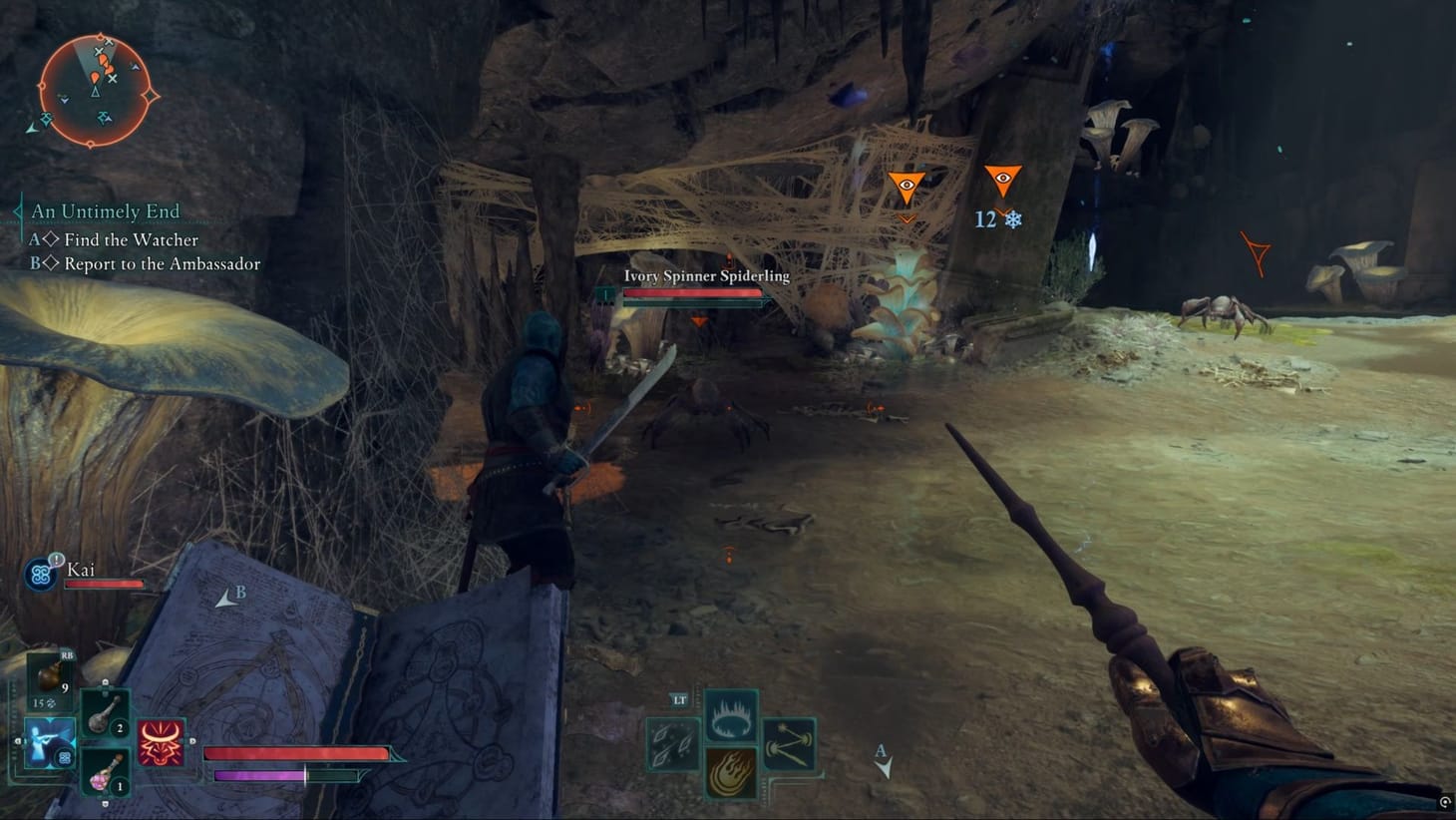Screen dimensions: 1456x820
Task: Open the quest titled An Untimely End
Action: pos(105,210)
